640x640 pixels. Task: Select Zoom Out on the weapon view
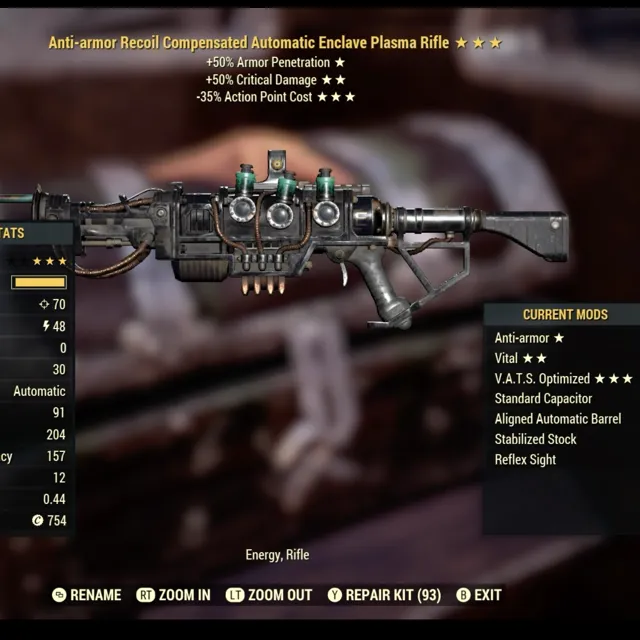269,595
